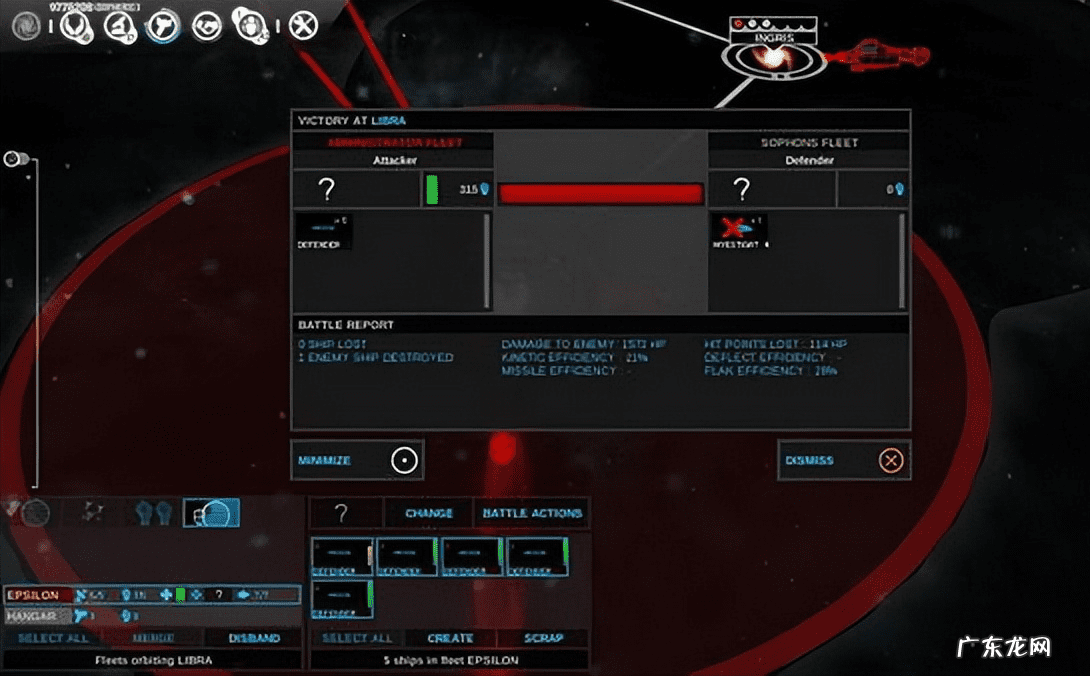Open the diplomacy handshake screen

[x=207, y=24]
